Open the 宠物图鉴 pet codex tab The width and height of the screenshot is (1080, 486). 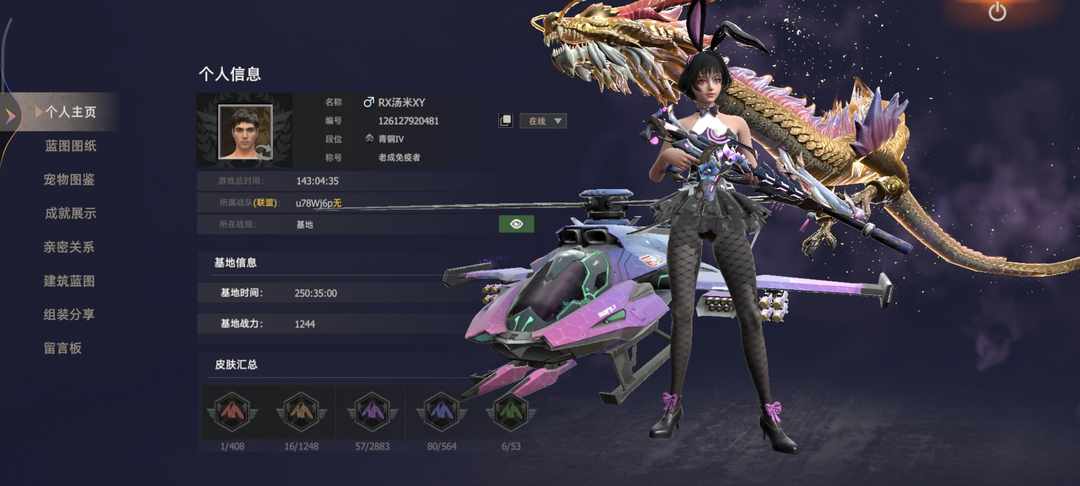[x=70, y=180]
